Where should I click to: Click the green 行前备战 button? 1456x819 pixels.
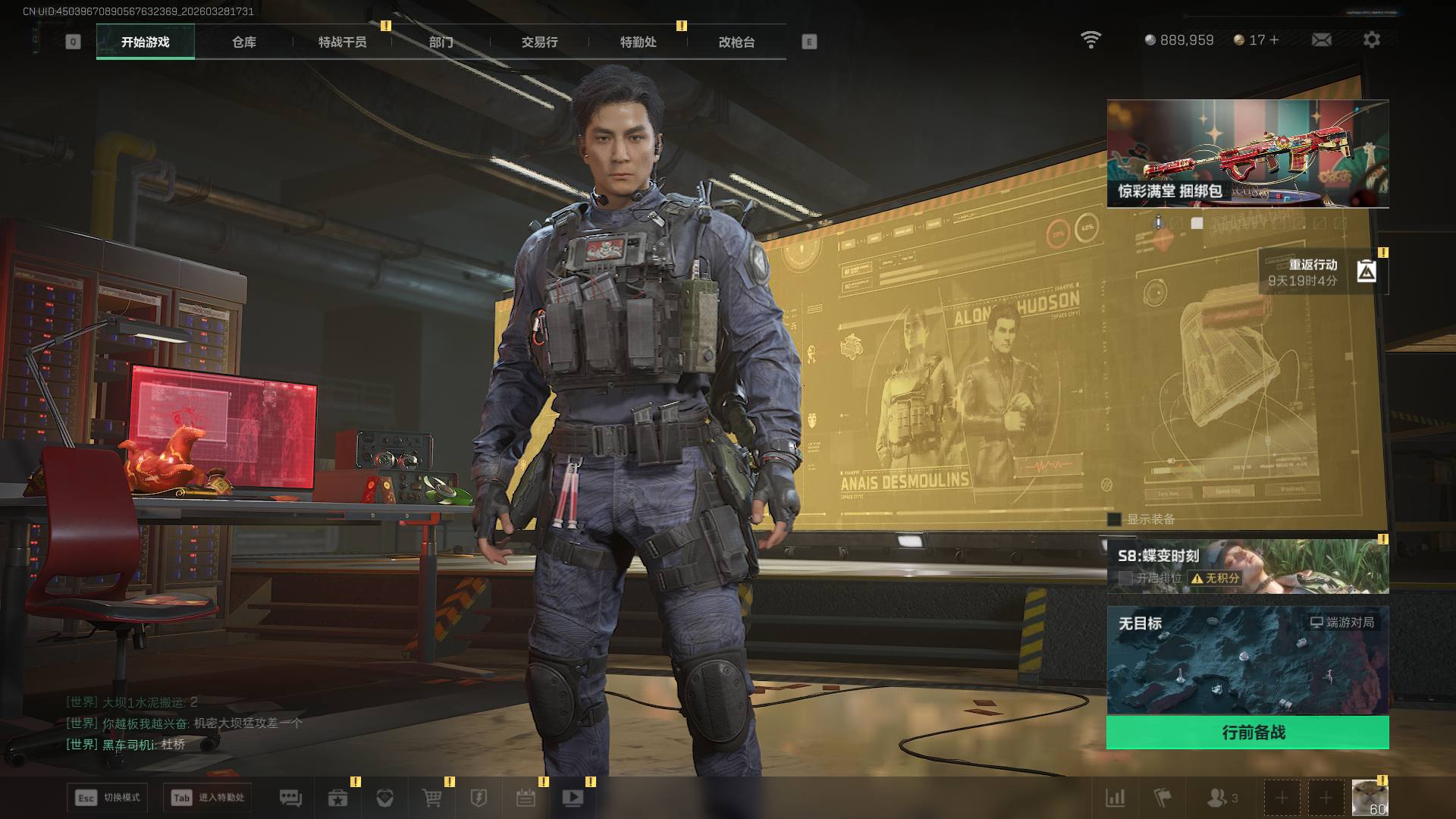1247,733
